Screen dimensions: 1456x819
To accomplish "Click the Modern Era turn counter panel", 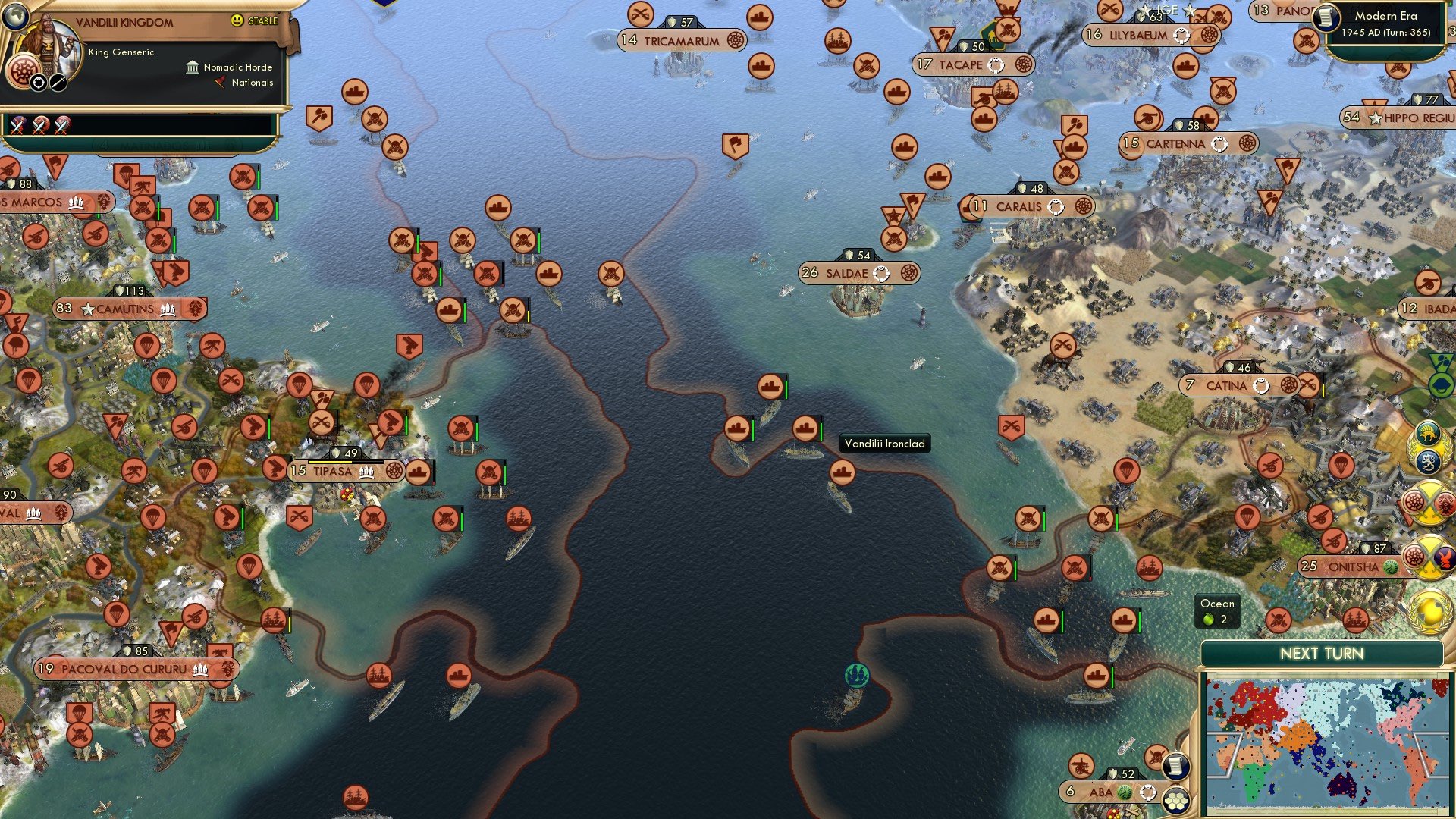I will pyautogui.click(x=1388, y=24).
